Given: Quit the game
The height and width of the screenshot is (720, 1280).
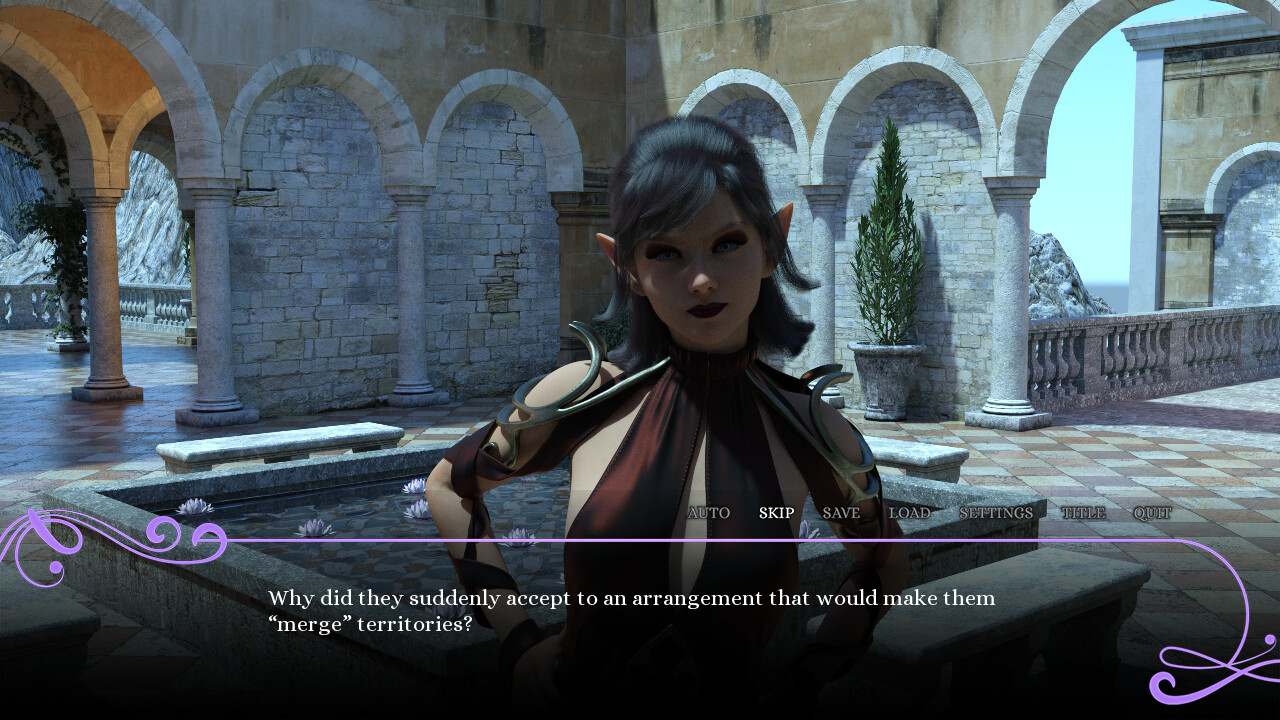Looking at the screenshot, I should click(x=1151, y=513).
